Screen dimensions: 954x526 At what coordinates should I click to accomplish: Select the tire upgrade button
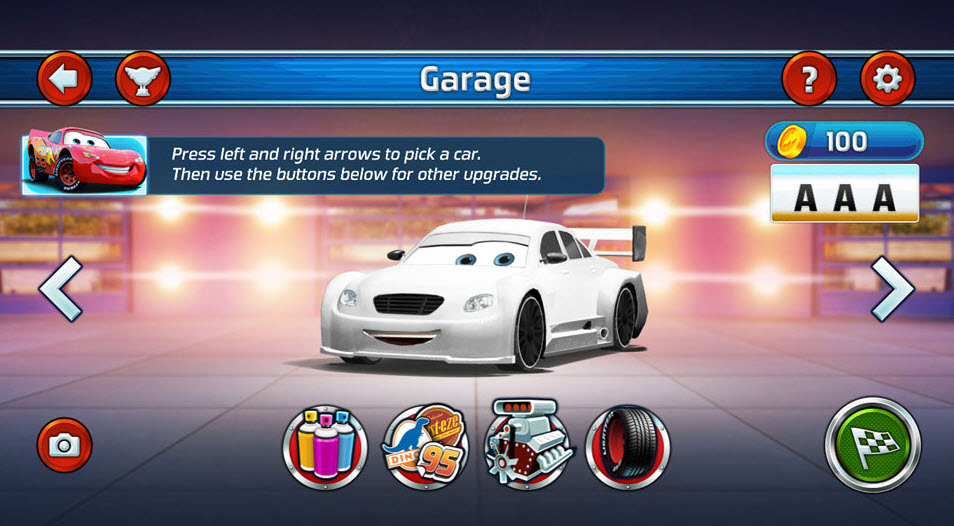(627, 446)
